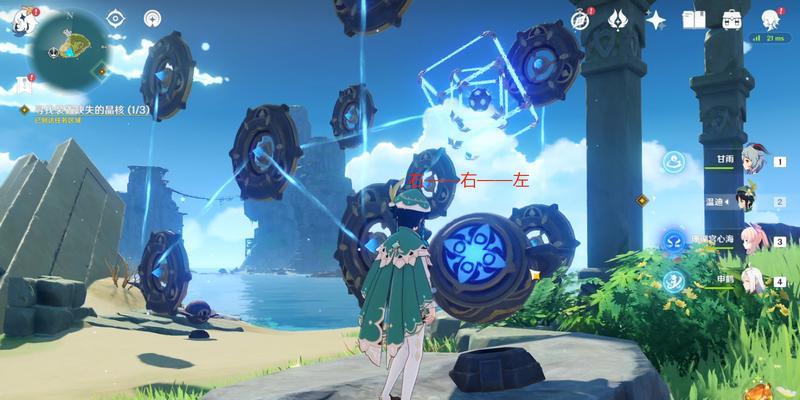Click the quest book icon below the minimap

pyautogui.click(x=24, y=84)
